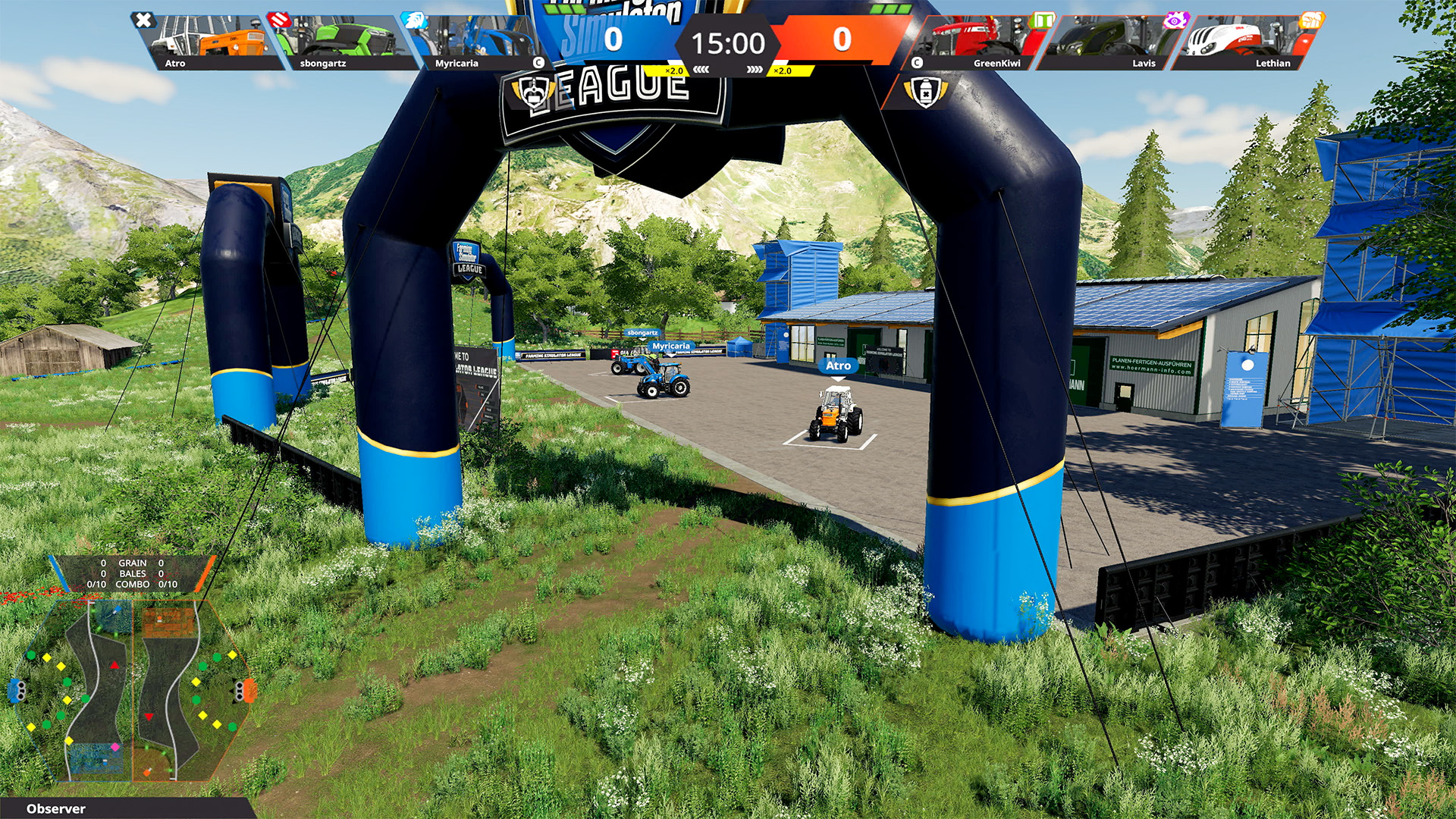This screenshot has width=1456, height=819.
Task: Click Myricaria's blue dragon team icon
Action: [413, 21]
